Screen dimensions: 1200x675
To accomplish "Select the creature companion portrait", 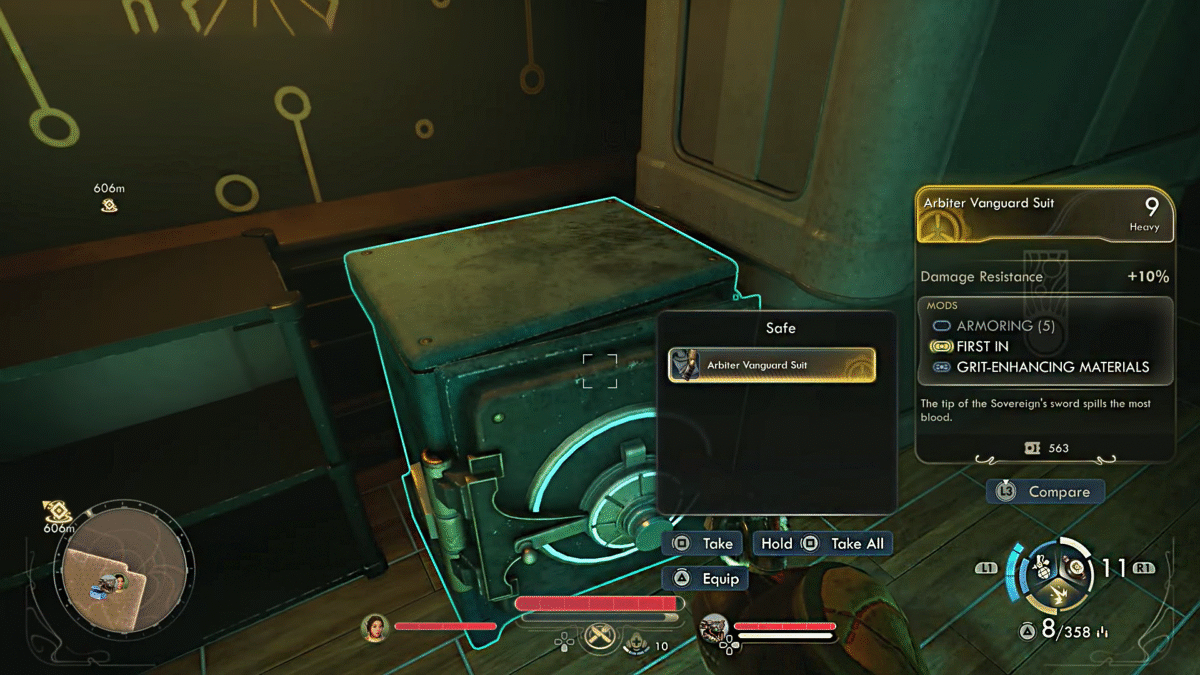I will point(714,627).
